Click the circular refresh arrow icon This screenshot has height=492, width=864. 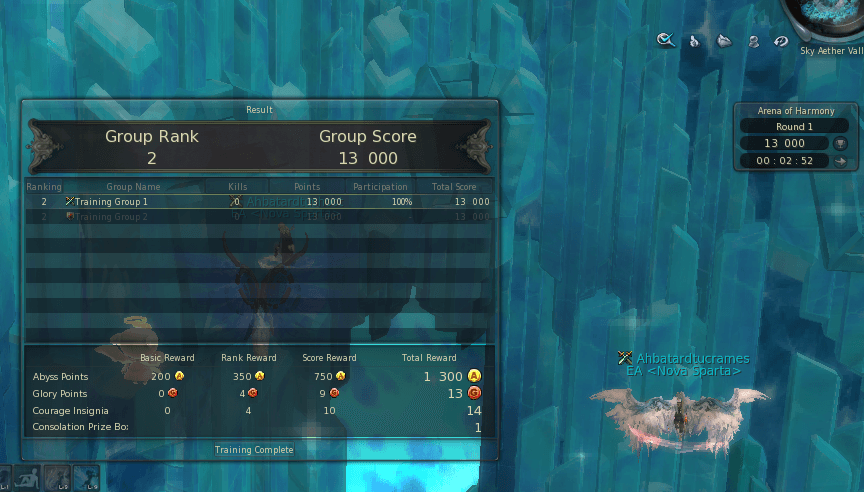(x=781, y=41)
